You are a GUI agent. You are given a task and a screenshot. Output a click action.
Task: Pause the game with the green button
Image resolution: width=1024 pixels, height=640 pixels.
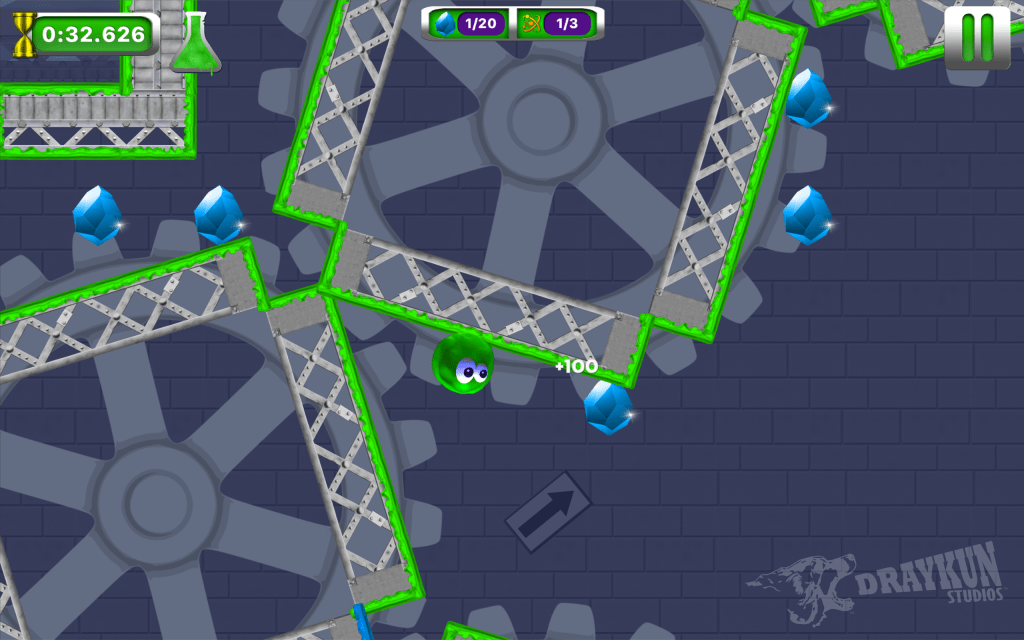(x=977, y=38)
